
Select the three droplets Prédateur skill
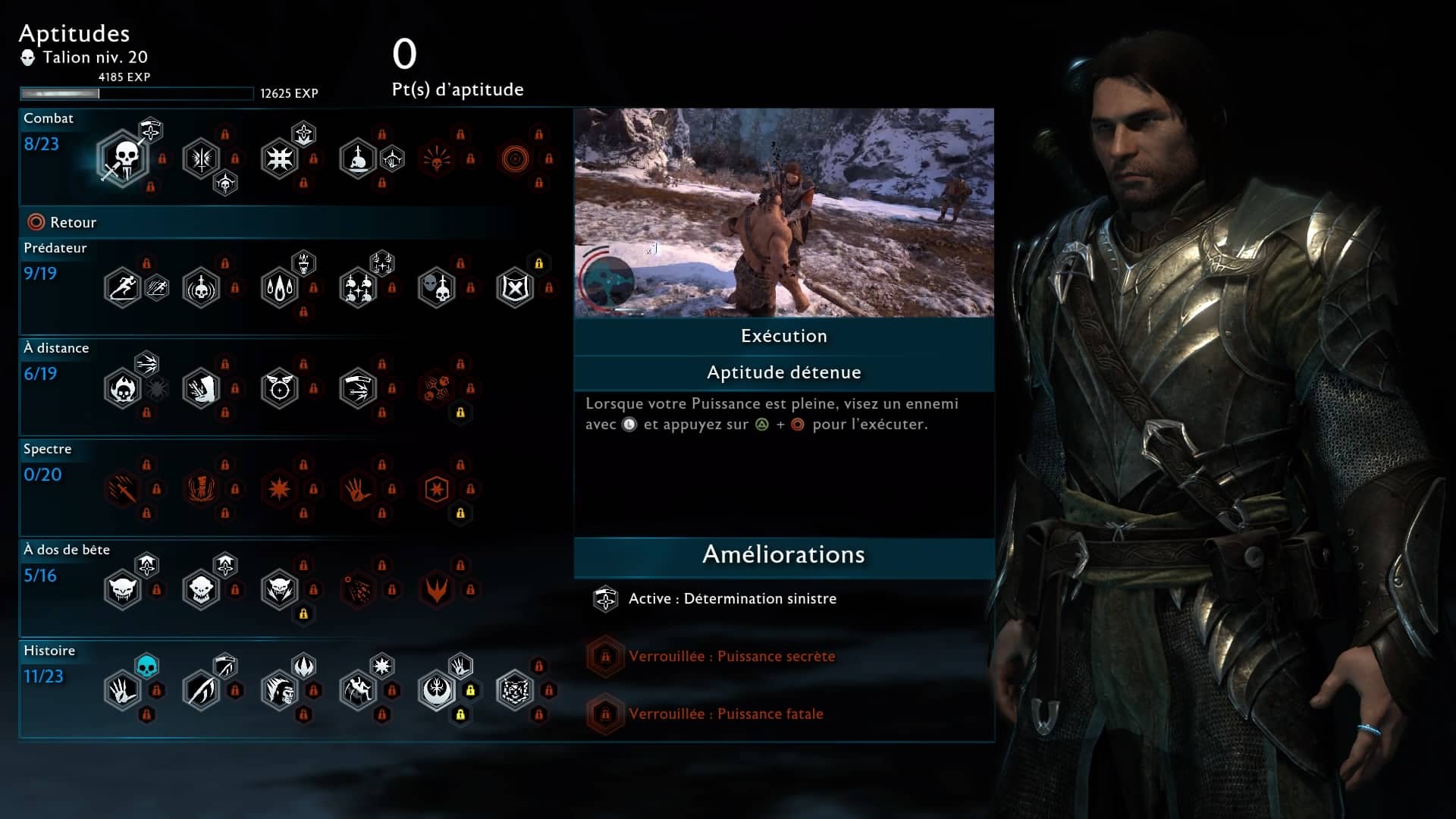click(280, 288)
